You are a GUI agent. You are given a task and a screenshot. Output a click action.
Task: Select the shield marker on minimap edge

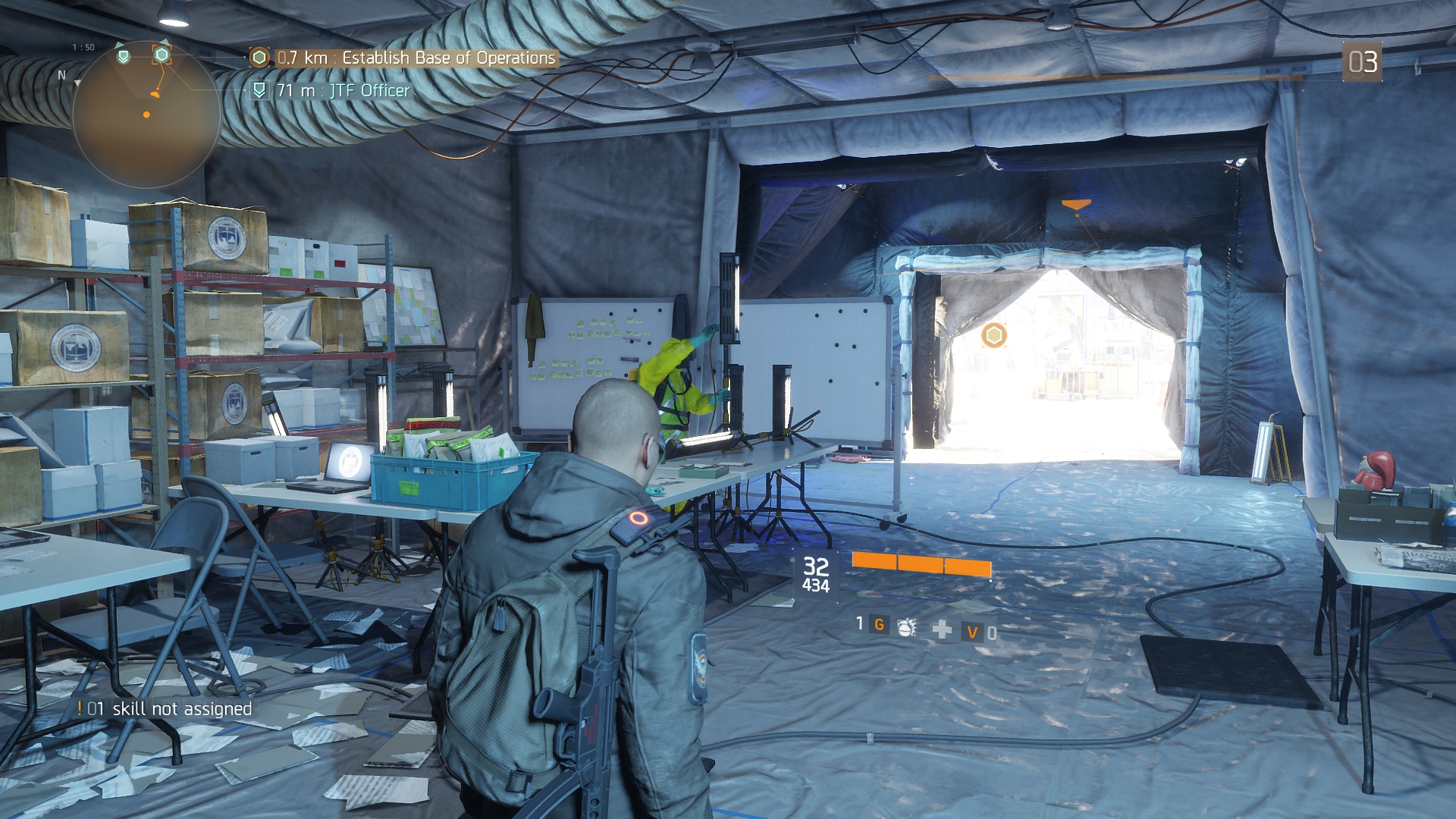[123, 56]
